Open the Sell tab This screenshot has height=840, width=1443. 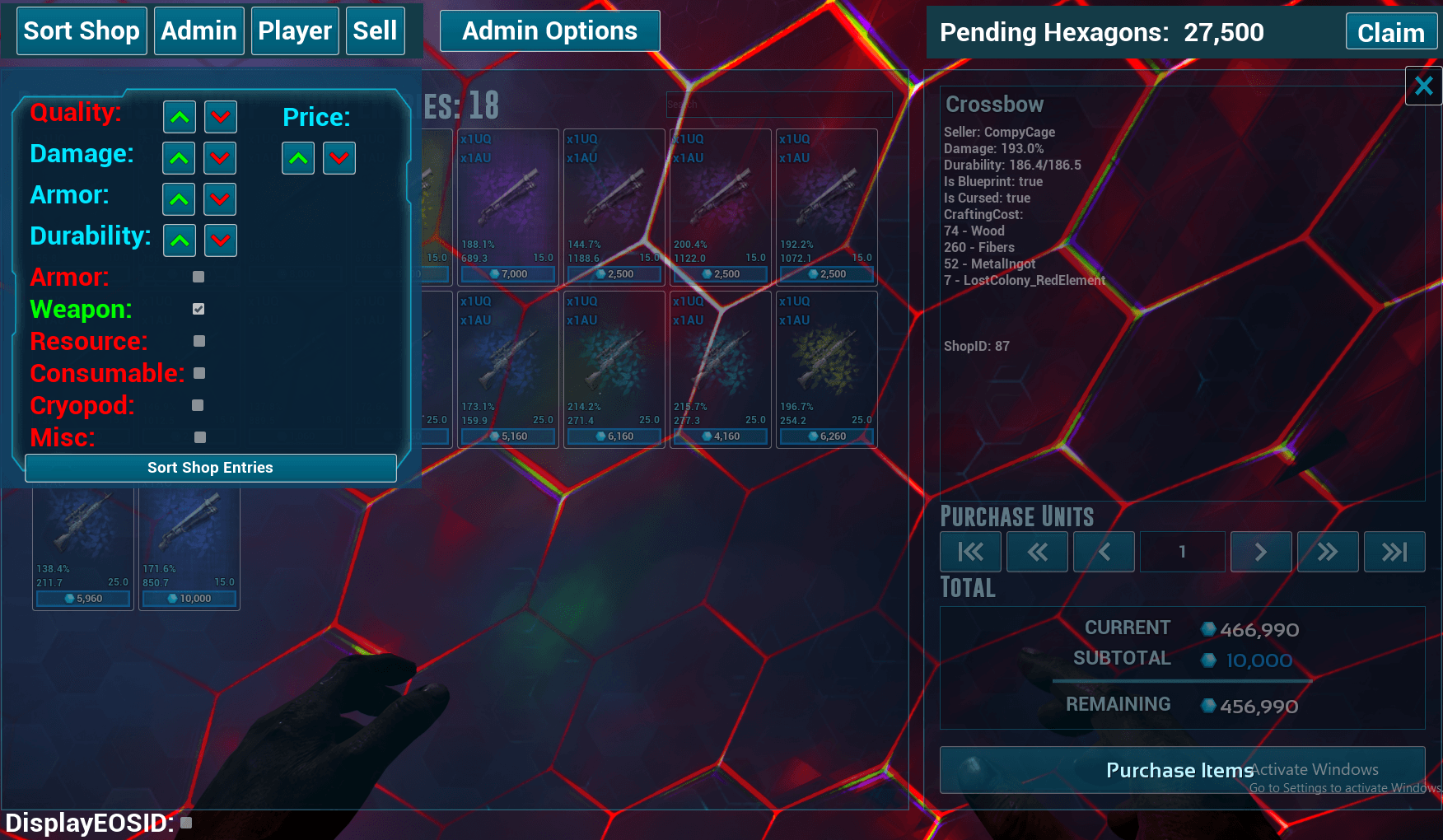[375, 31]
